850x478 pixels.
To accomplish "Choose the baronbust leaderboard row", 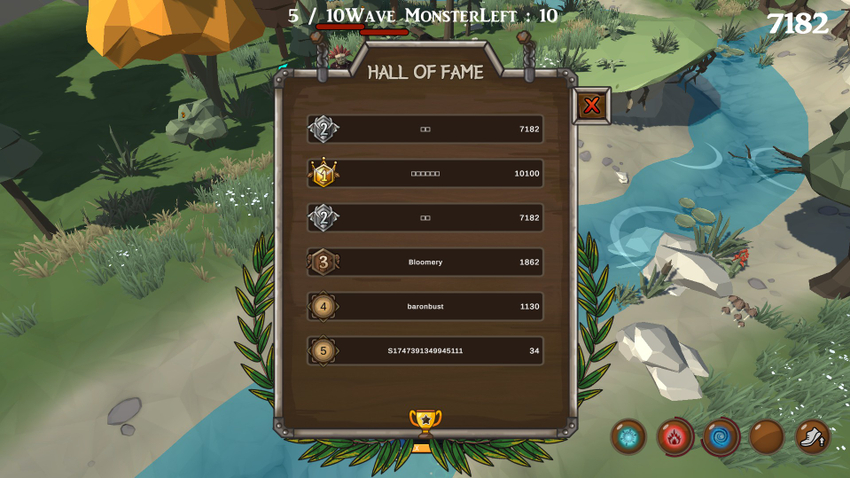I will (425, 306).
